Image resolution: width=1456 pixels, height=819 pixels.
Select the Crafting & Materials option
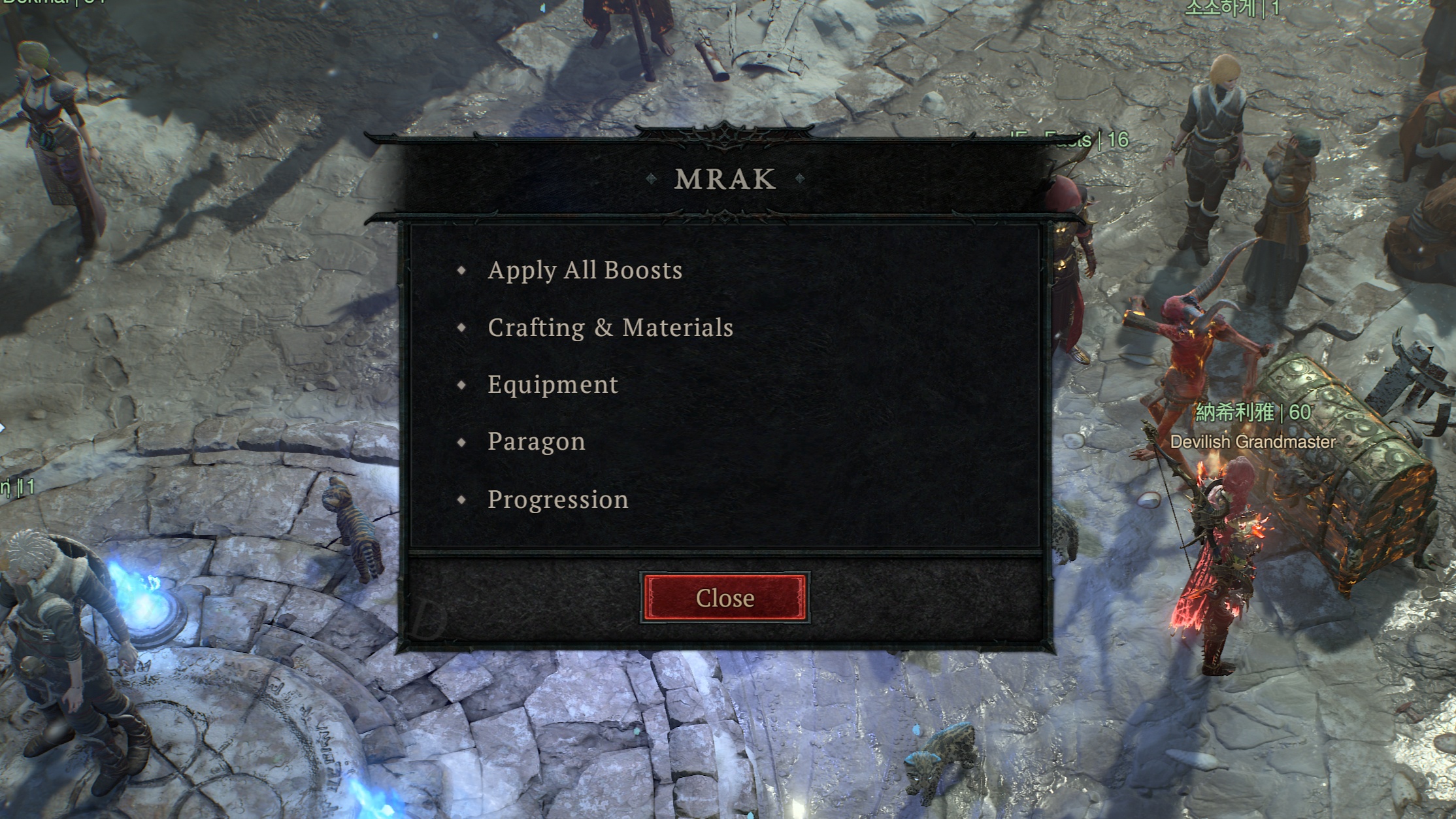click(610, 327)
